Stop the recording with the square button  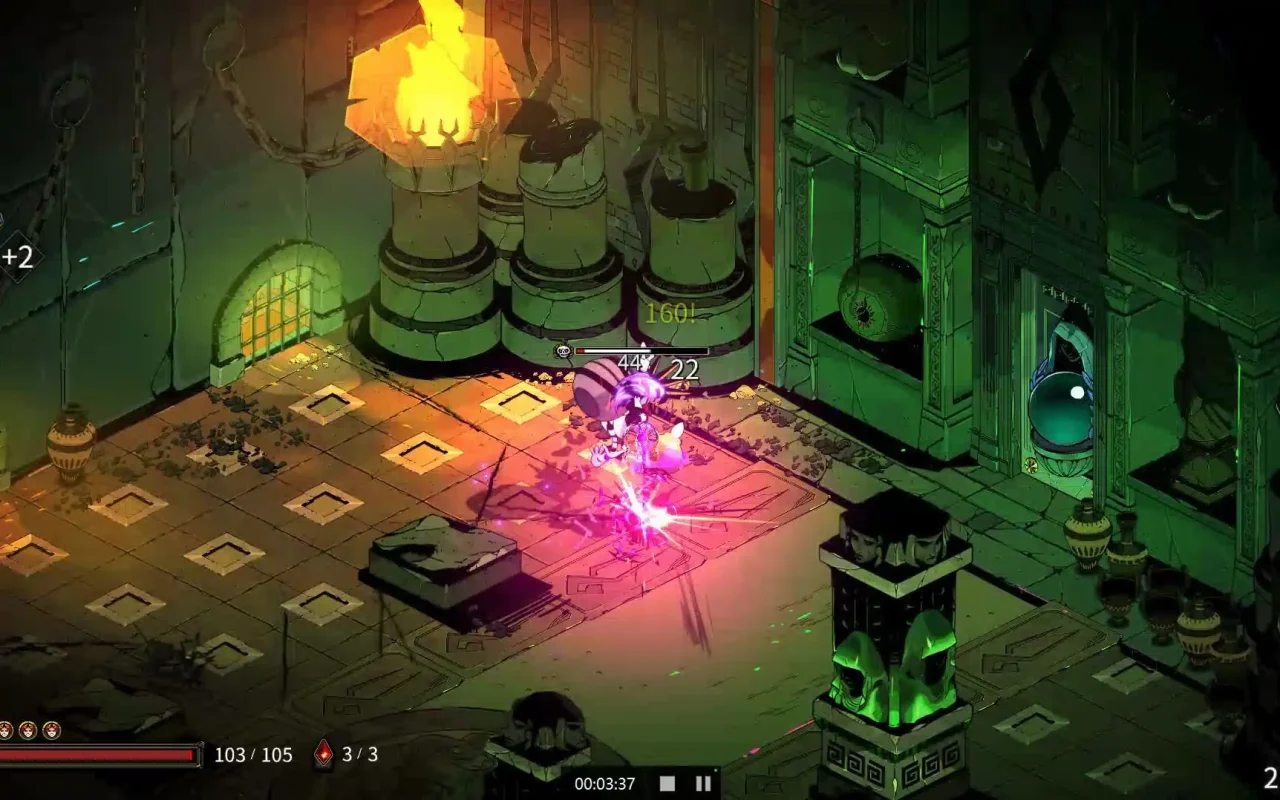click(667, 784)
